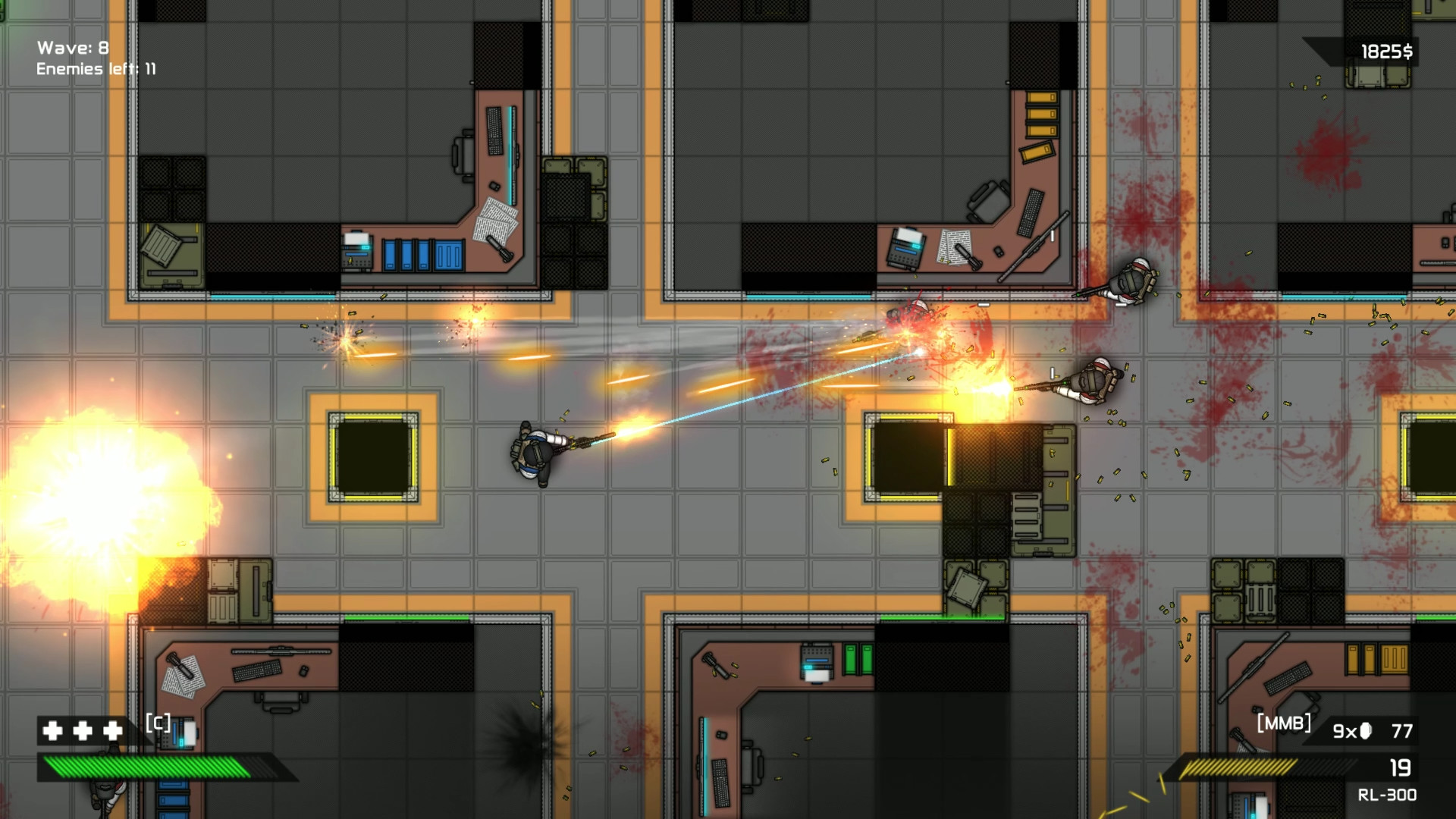Viewport: 1456px width, 819px height.
Task: Select the first health cross icon
Action: 52,731
